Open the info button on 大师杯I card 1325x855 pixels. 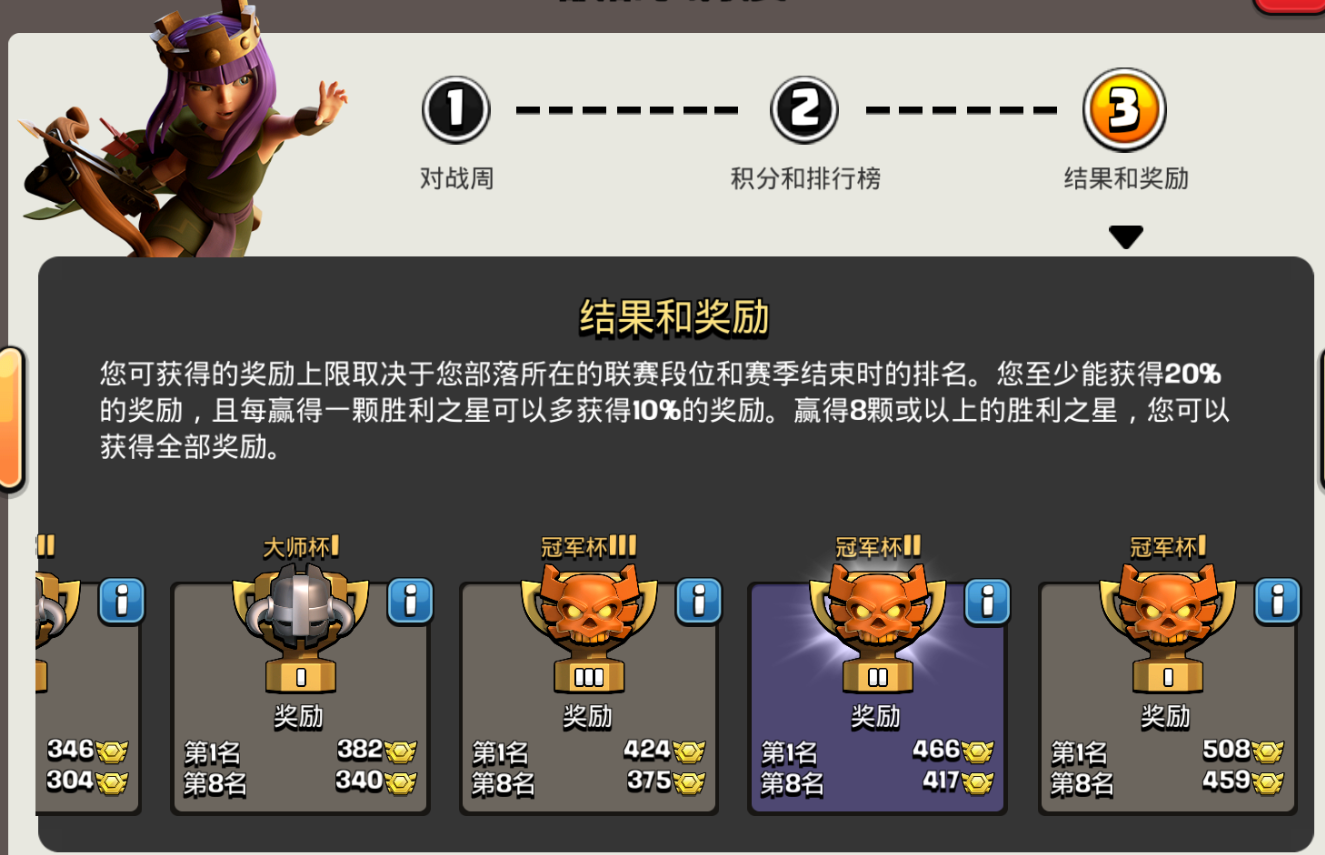[x=410, y=602]
